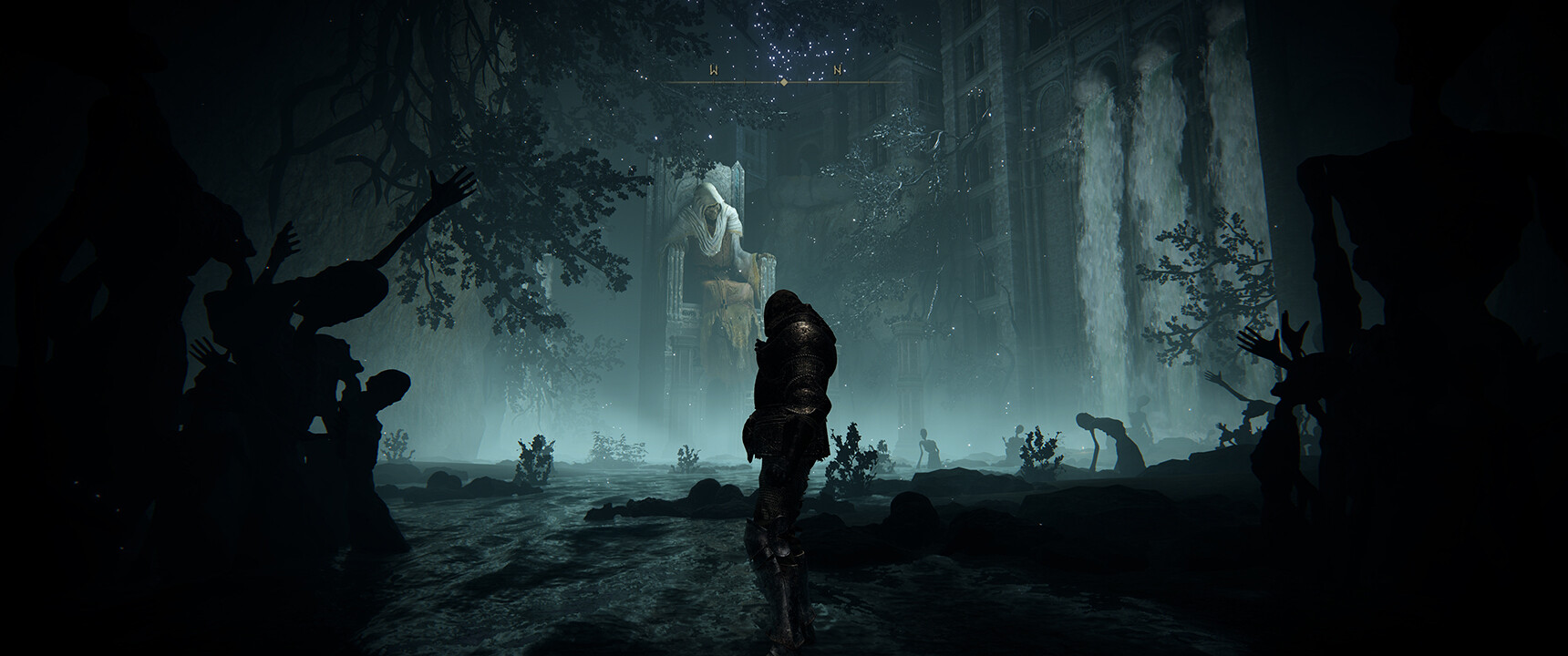Click the diamond marker on the compass
The height and width of the screenshot is (656, 1568).
pos(783,82)
